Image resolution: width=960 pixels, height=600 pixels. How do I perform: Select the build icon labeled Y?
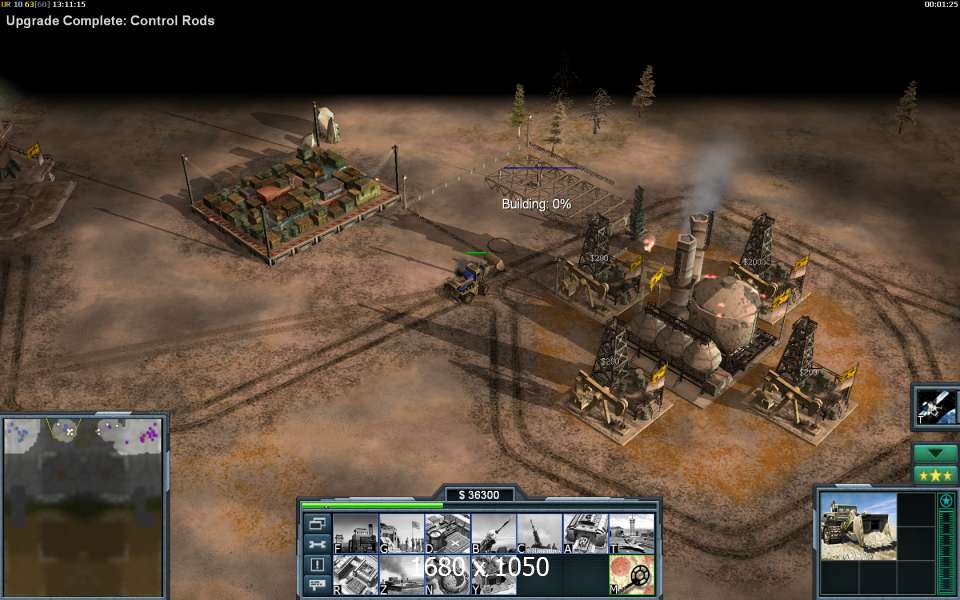pyautogui.click(x=493, y=574)
